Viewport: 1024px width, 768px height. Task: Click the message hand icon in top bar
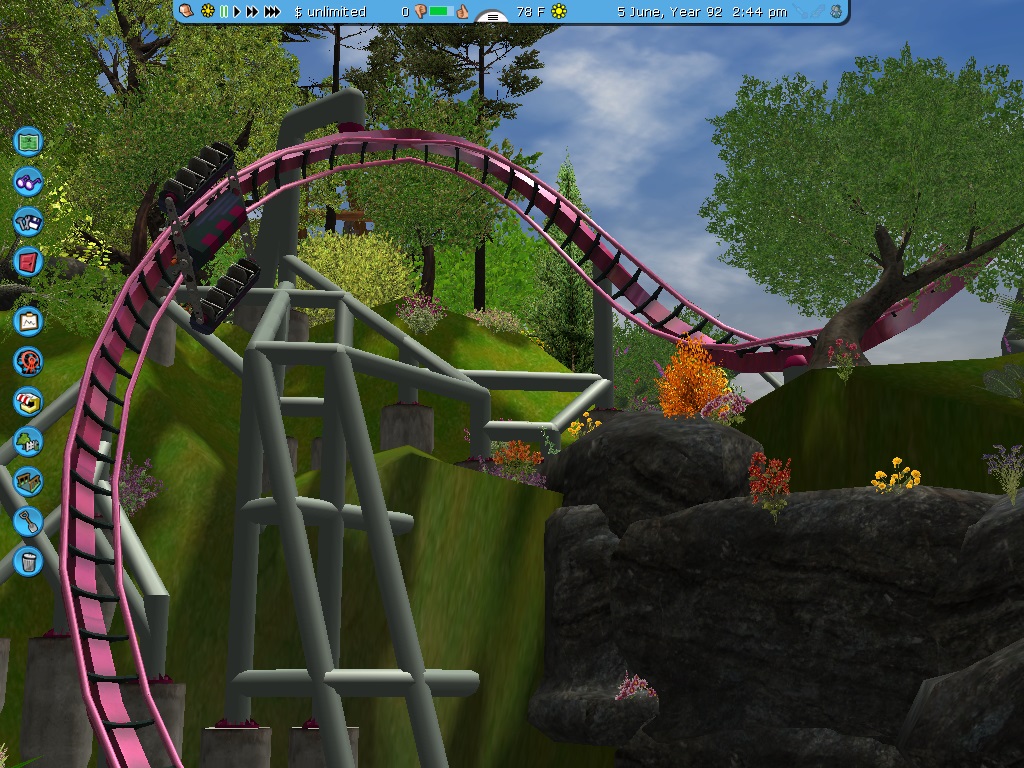pos(187,12)
